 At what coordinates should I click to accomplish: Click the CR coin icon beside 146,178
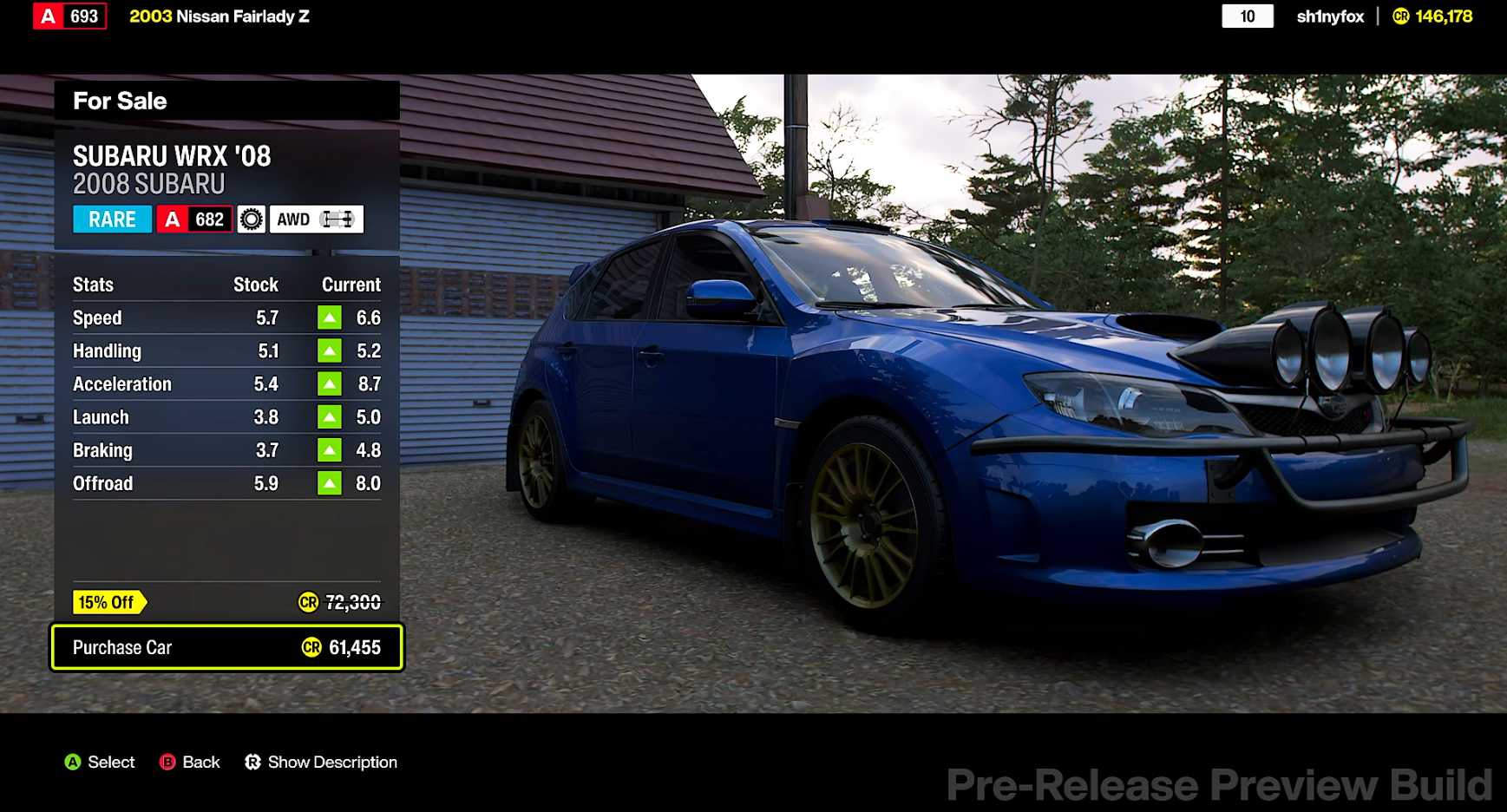click(x=1404, y=16)
